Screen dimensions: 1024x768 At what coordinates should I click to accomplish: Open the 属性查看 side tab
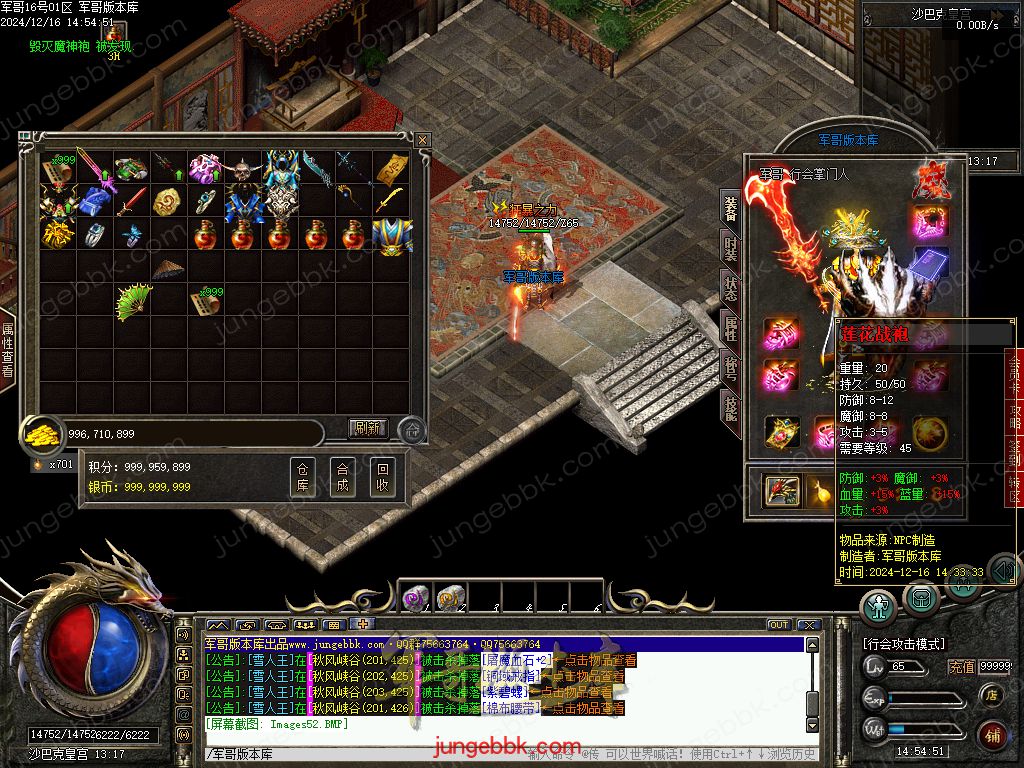[x=8, y=350]
